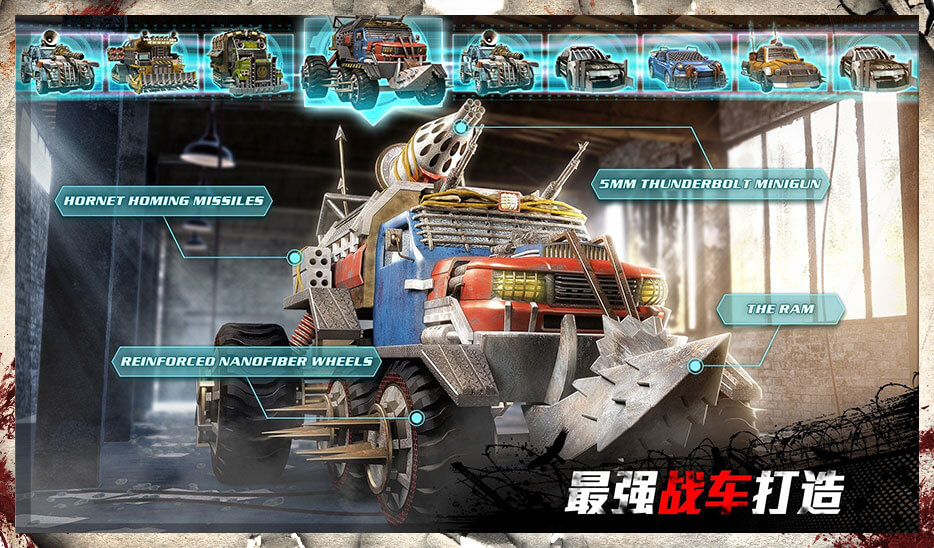Show the Reinforced Nanofiber Wheels label
Viewport: 934px width, 548px height.
[246, 361]
